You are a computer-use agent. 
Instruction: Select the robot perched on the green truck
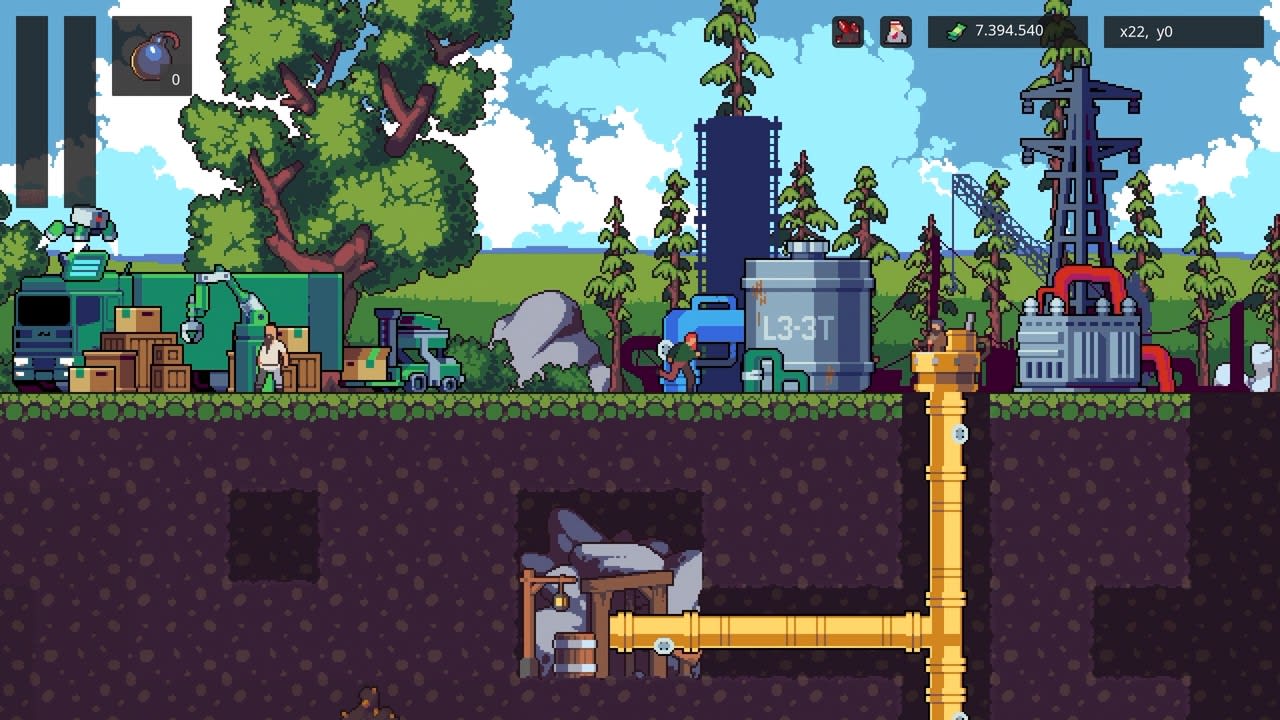pyautogui.click(x=90, y=225)
